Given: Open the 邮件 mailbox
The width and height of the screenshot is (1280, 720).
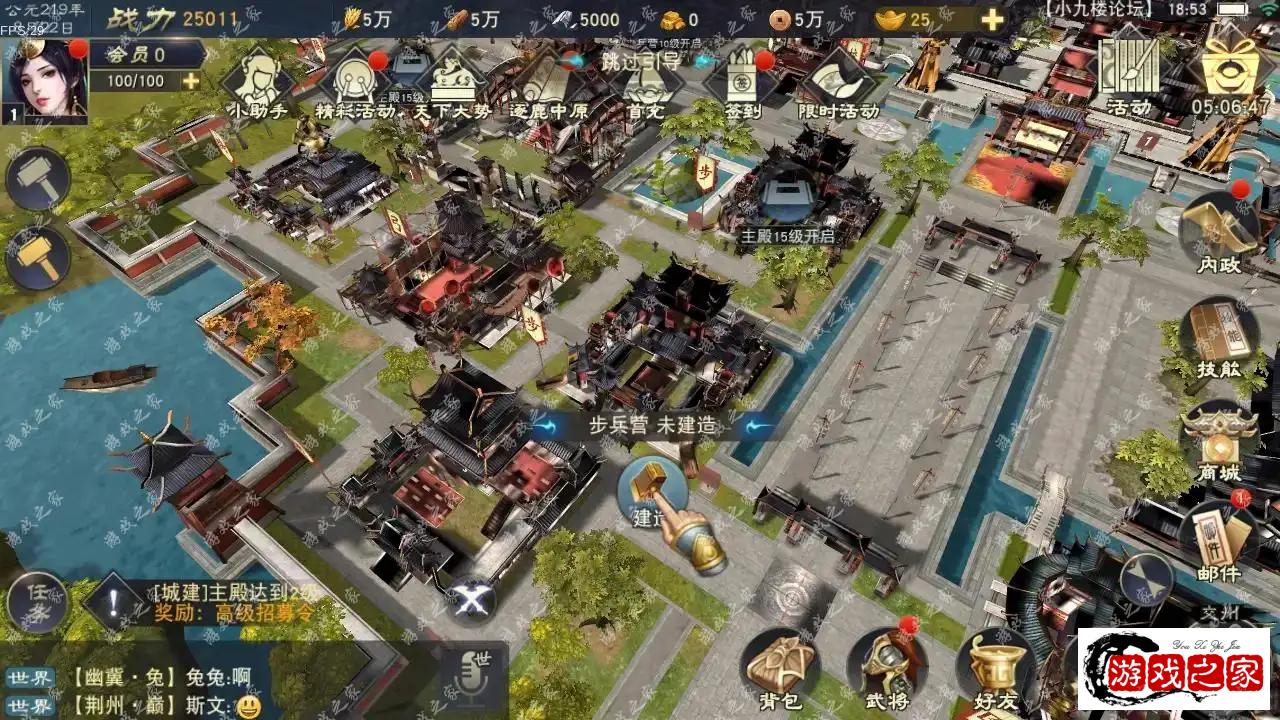Looking at the screenshot, I should [1219, 540].
